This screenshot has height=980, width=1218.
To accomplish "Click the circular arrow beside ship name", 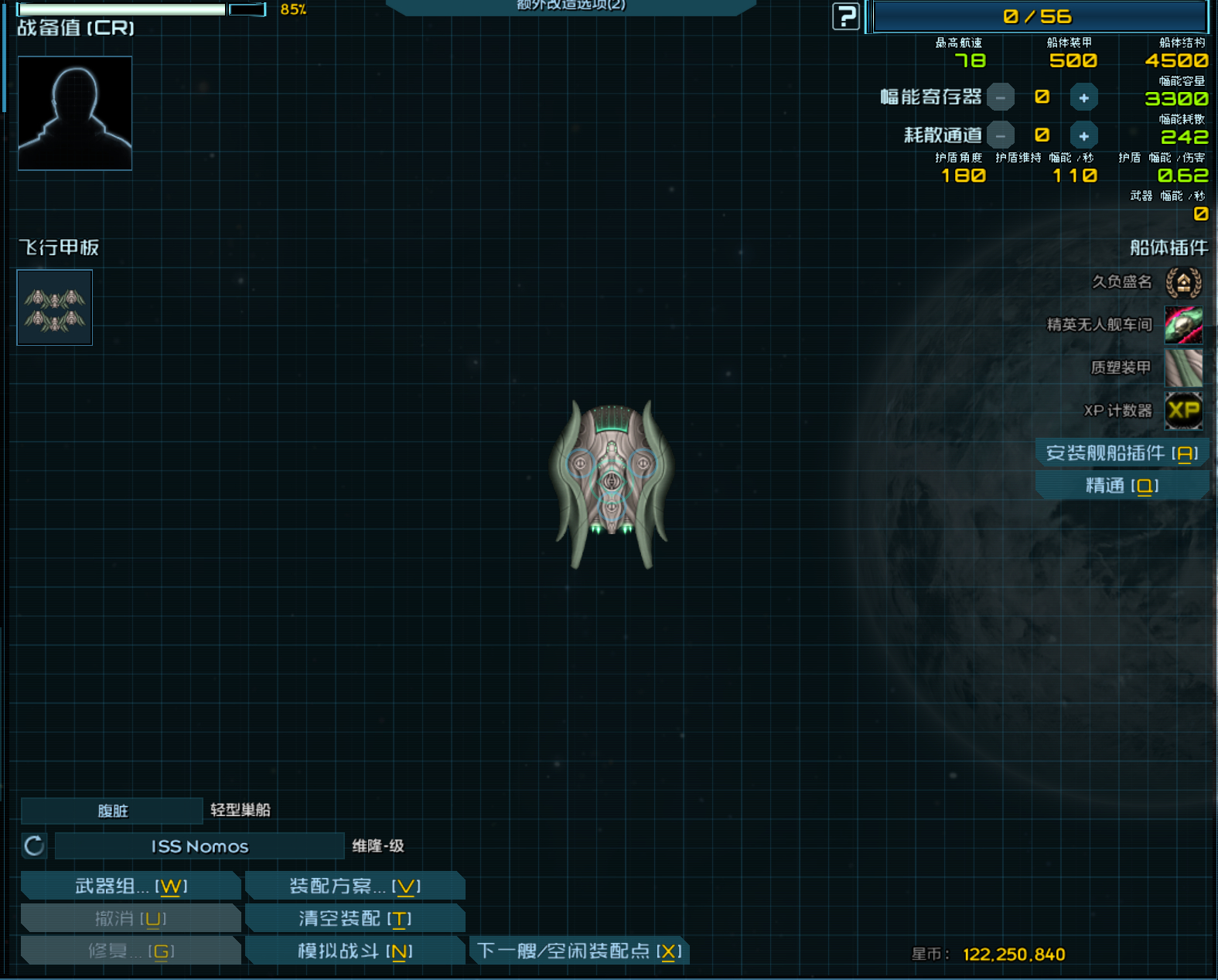I will click(34, 846).
